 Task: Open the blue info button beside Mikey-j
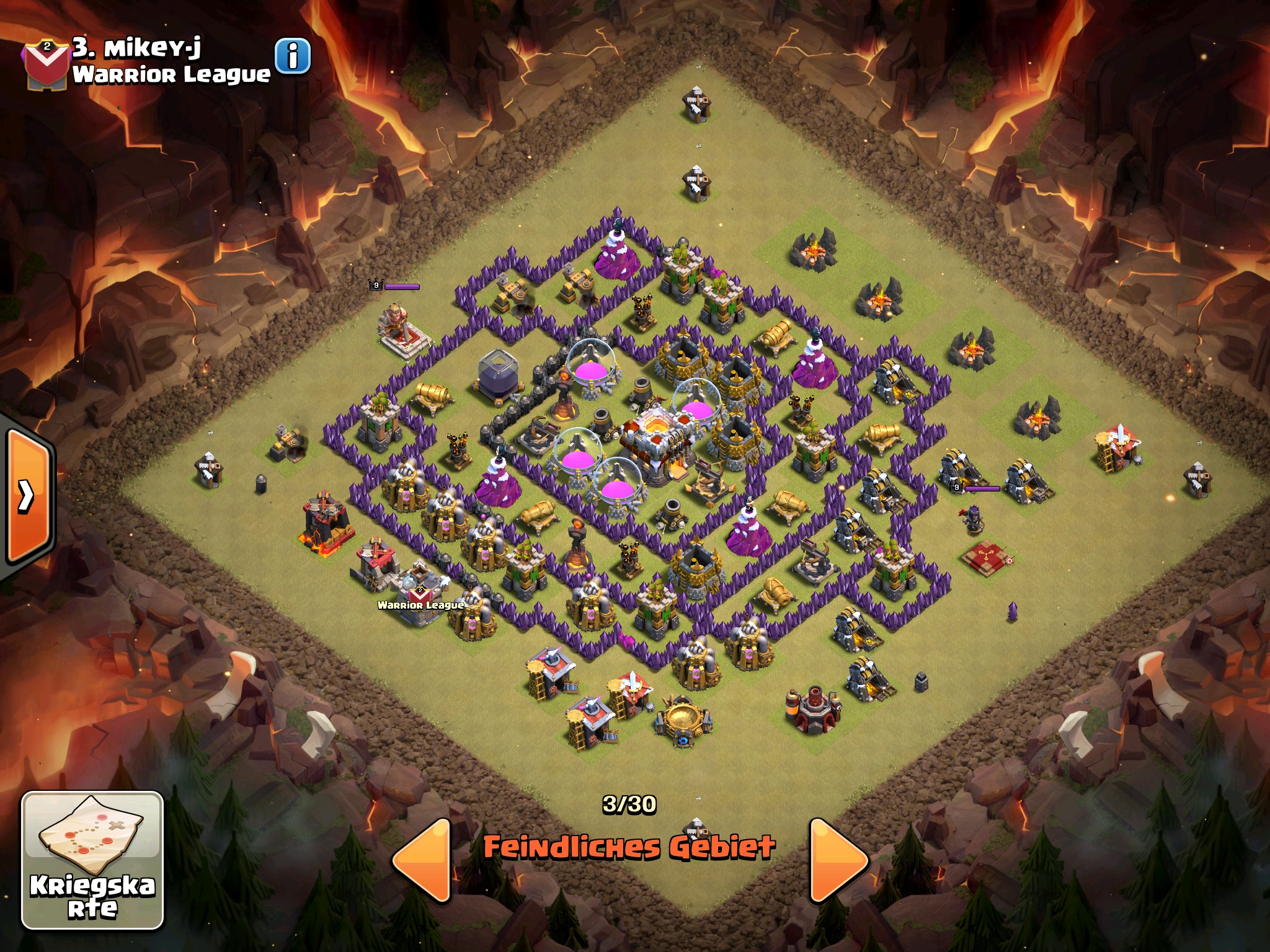click(292, 56)
